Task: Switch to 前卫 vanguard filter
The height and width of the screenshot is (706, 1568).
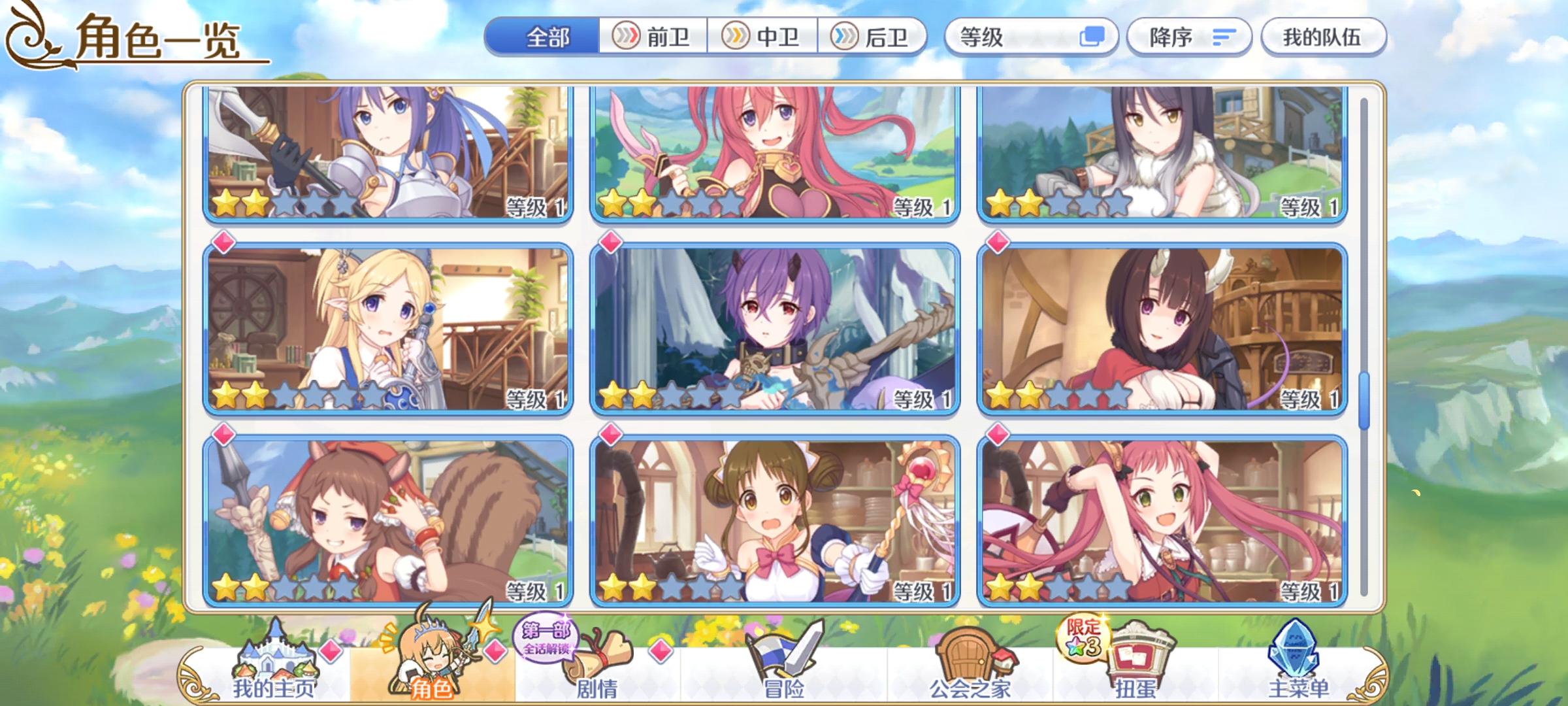Action: [x=653, y=37]
